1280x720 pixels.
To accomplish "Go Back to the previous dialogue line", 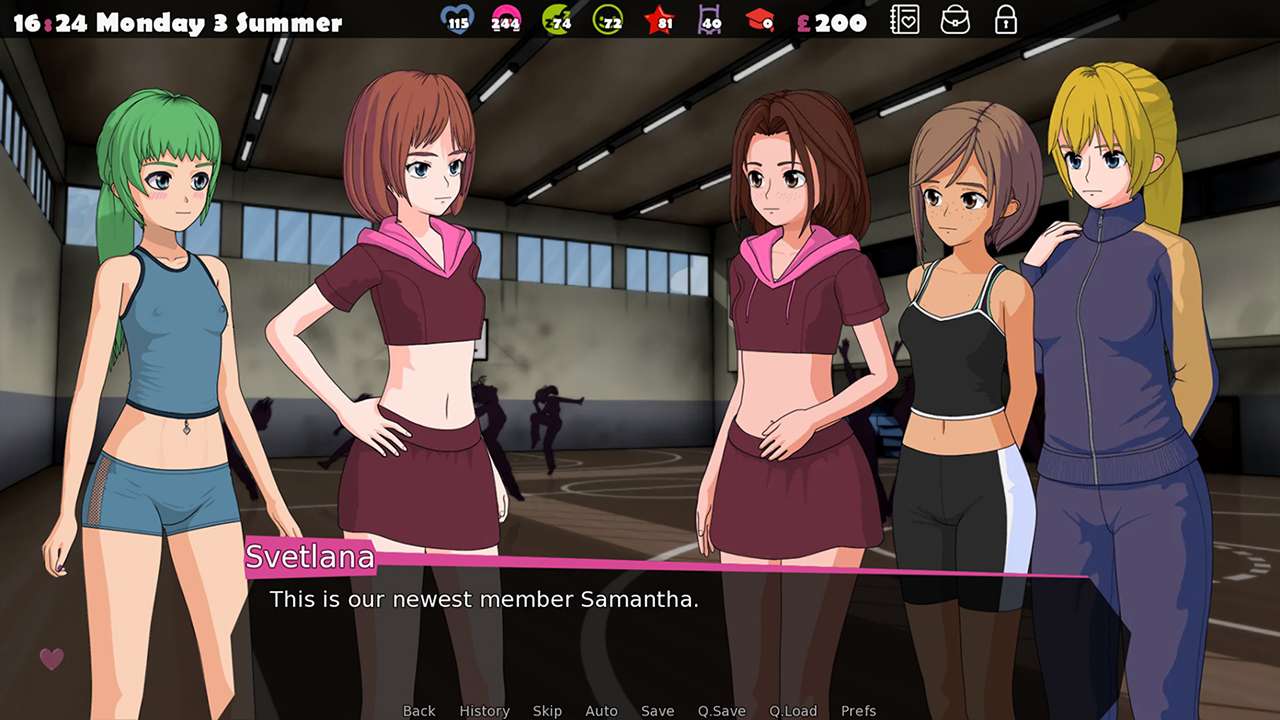I will point(419,711).
